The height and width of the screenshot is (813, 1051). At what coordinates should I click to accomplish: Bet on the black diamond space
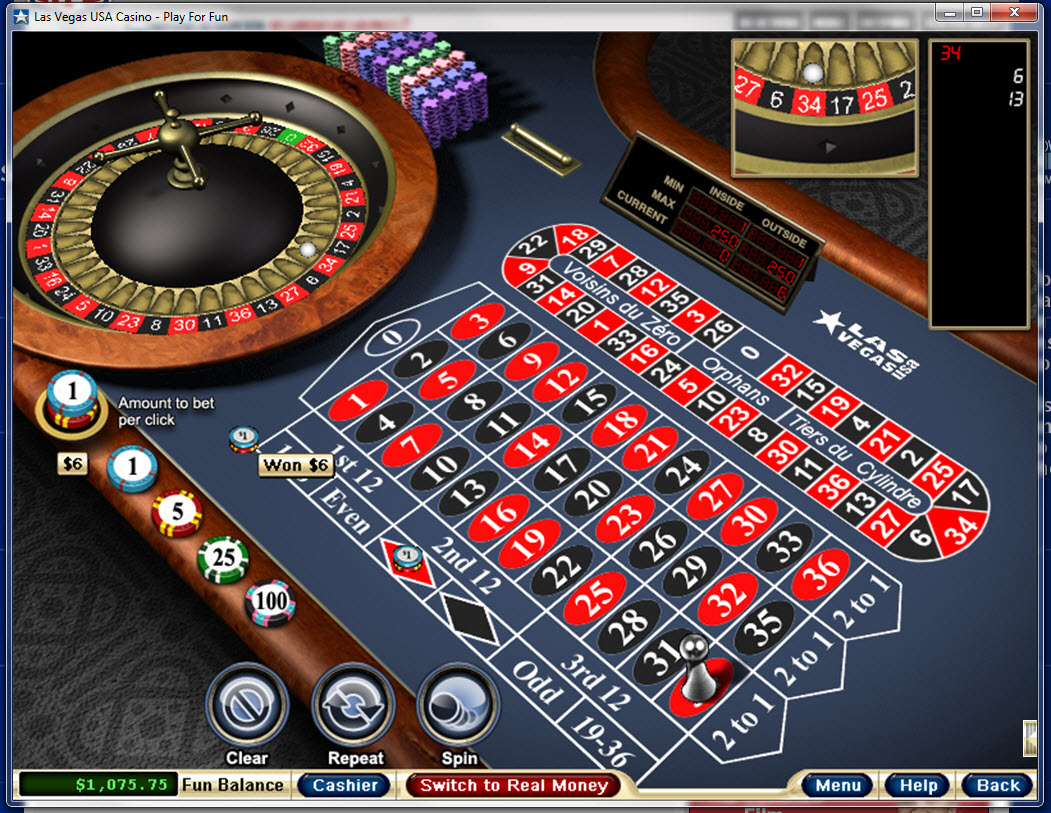(x=469, y=617)
